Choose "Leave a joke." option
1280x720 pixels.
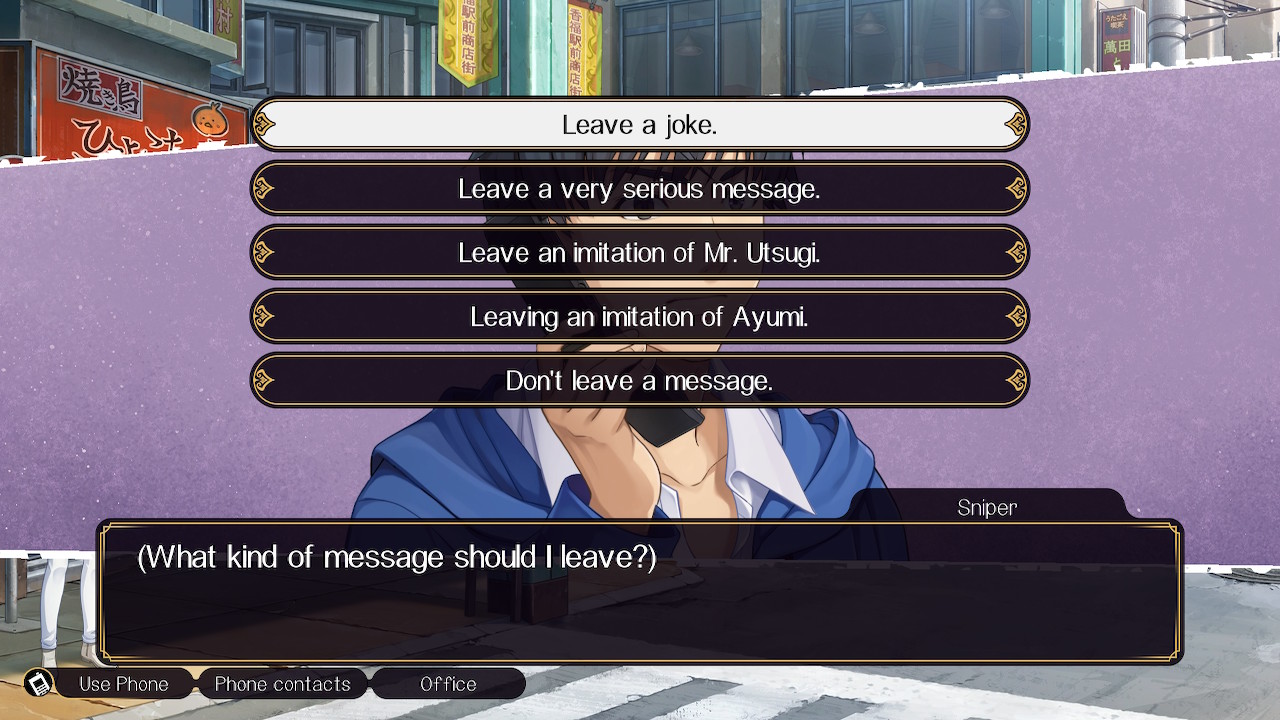pyautogui.click(x=639, y=125)
